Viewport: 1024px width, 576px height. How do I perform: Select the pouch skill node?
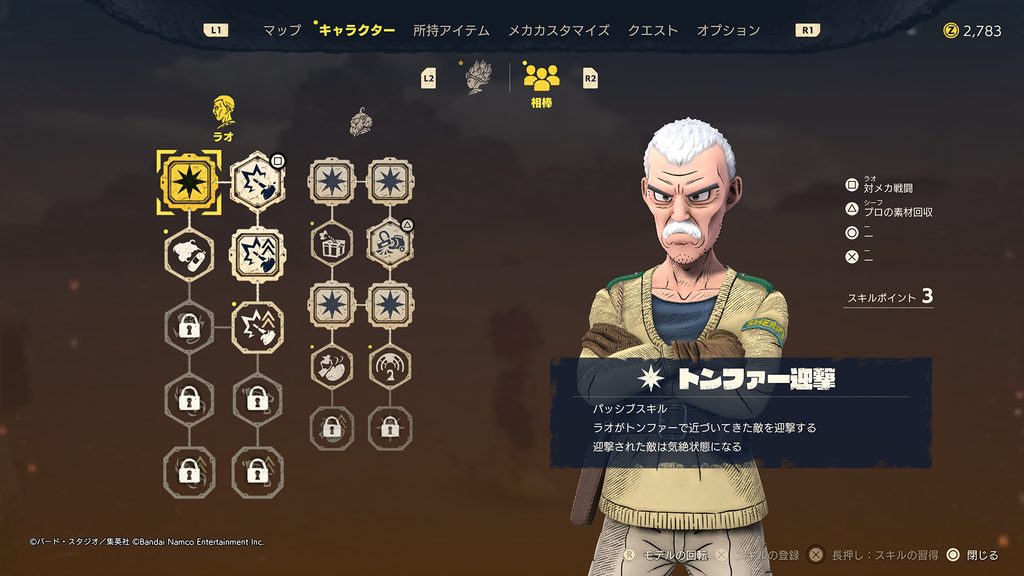[331, 365]
